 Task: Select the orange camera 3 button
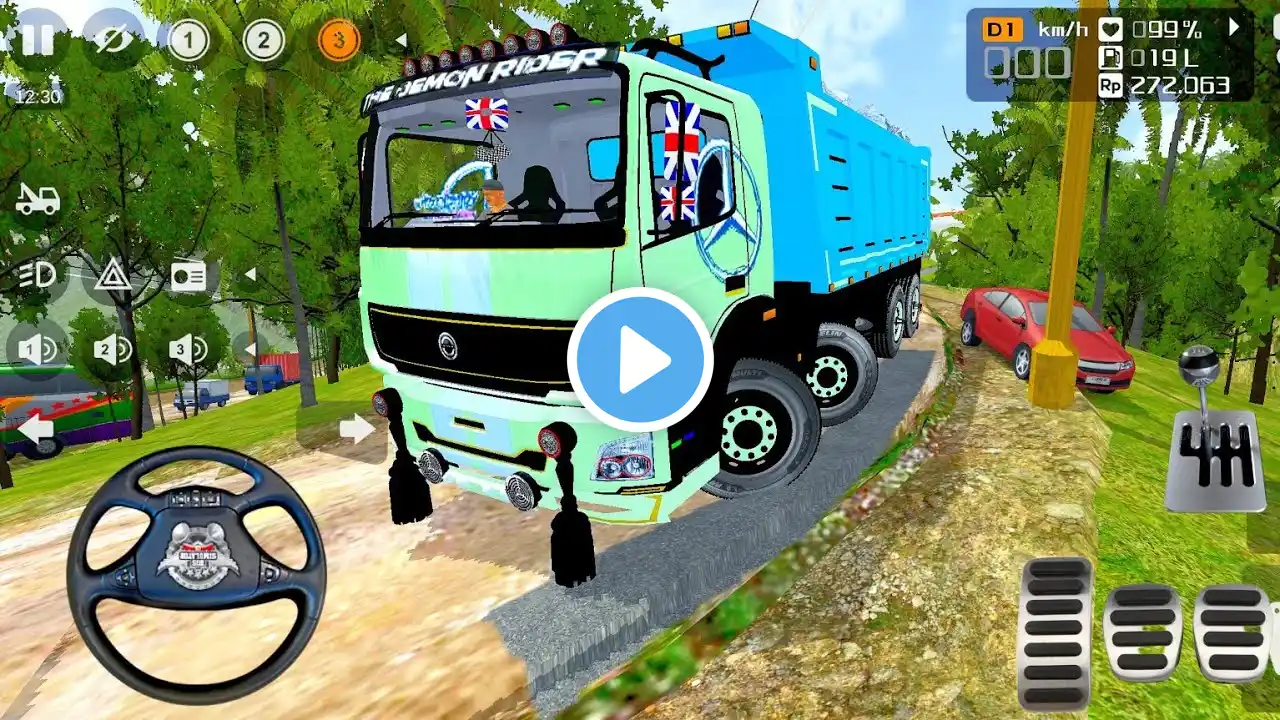pos(339,41)
